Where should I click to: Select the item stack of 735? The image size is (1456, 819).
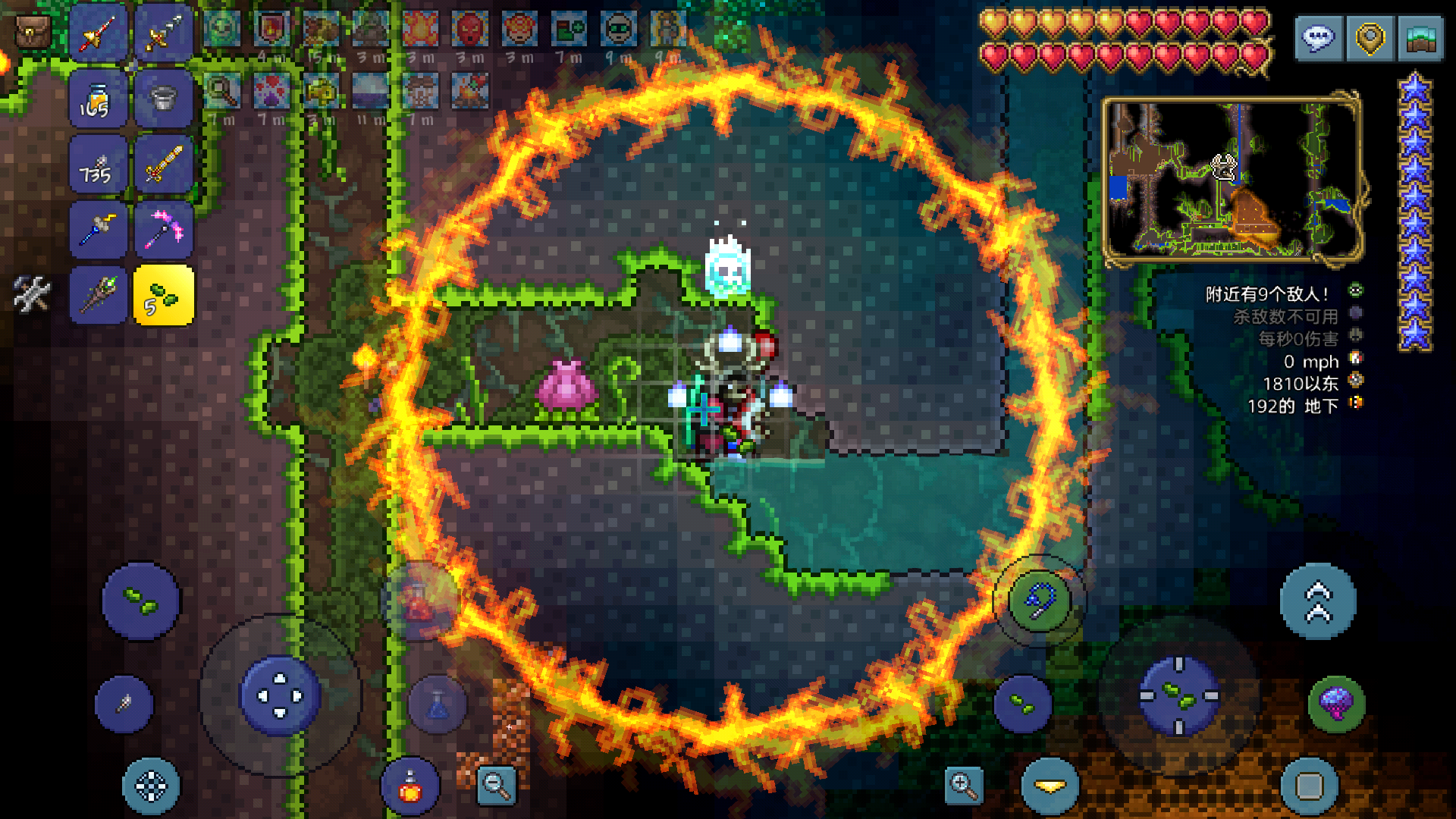[x=98, y=164]
